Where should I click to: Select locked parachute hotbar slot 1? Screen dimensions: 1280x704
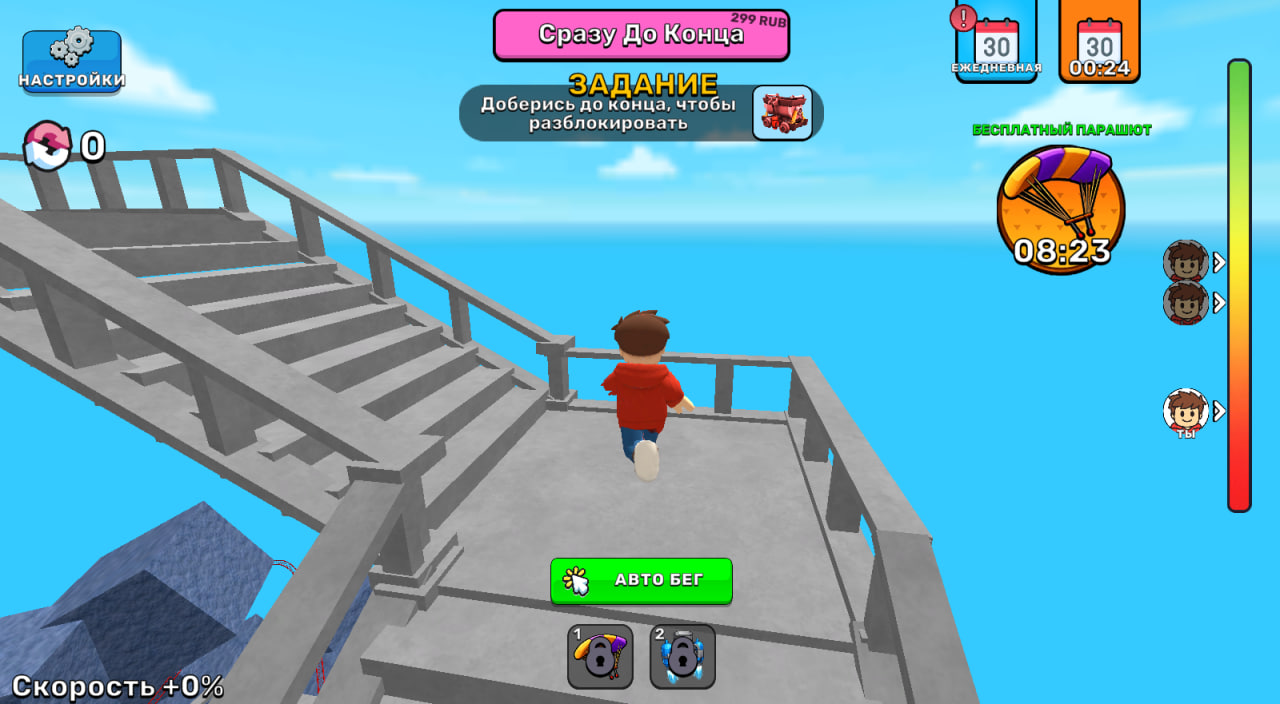point(600,656)
